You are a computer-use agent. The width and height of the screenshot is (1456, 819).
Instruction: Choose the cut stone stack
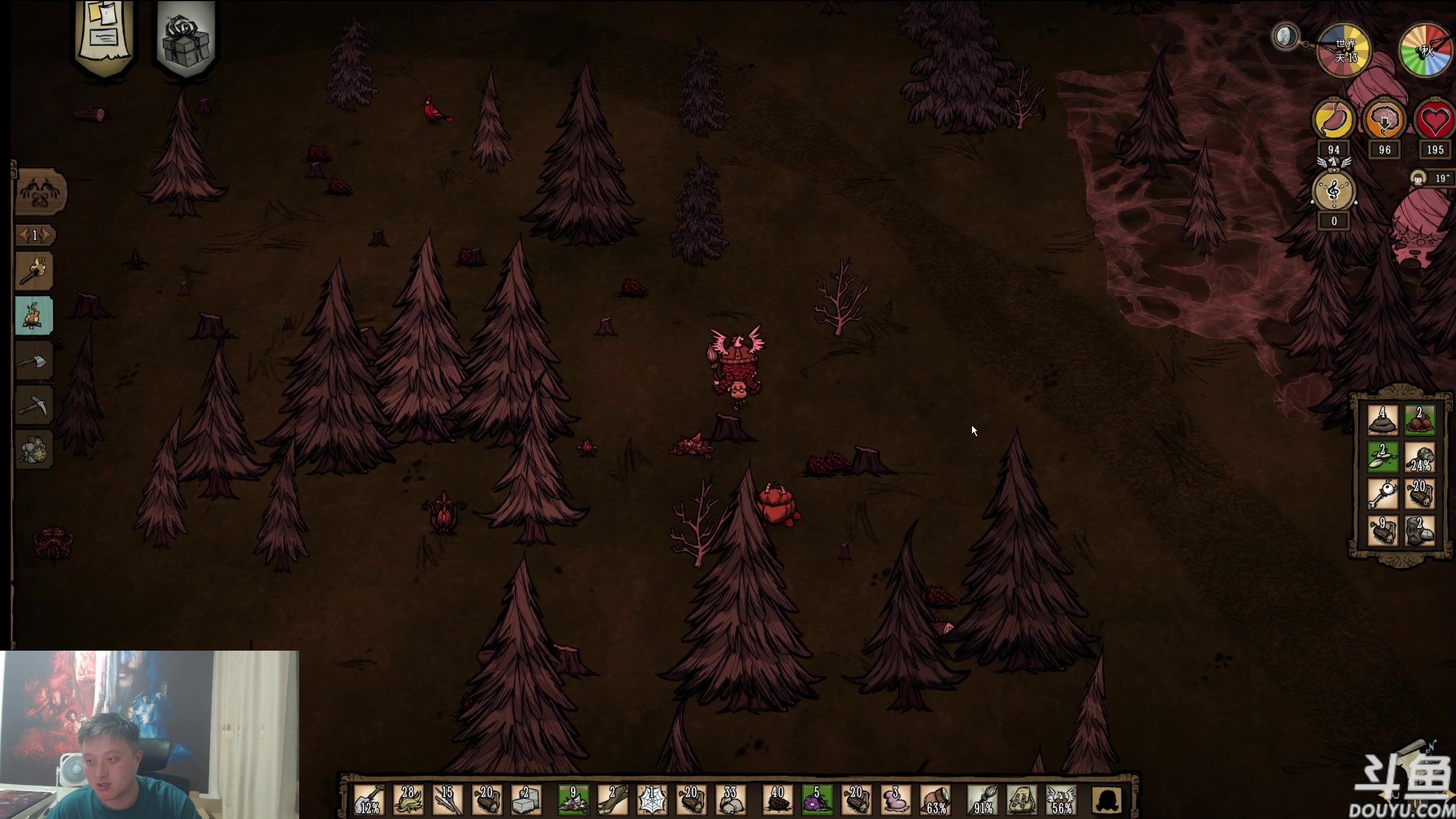pos(526,800)
